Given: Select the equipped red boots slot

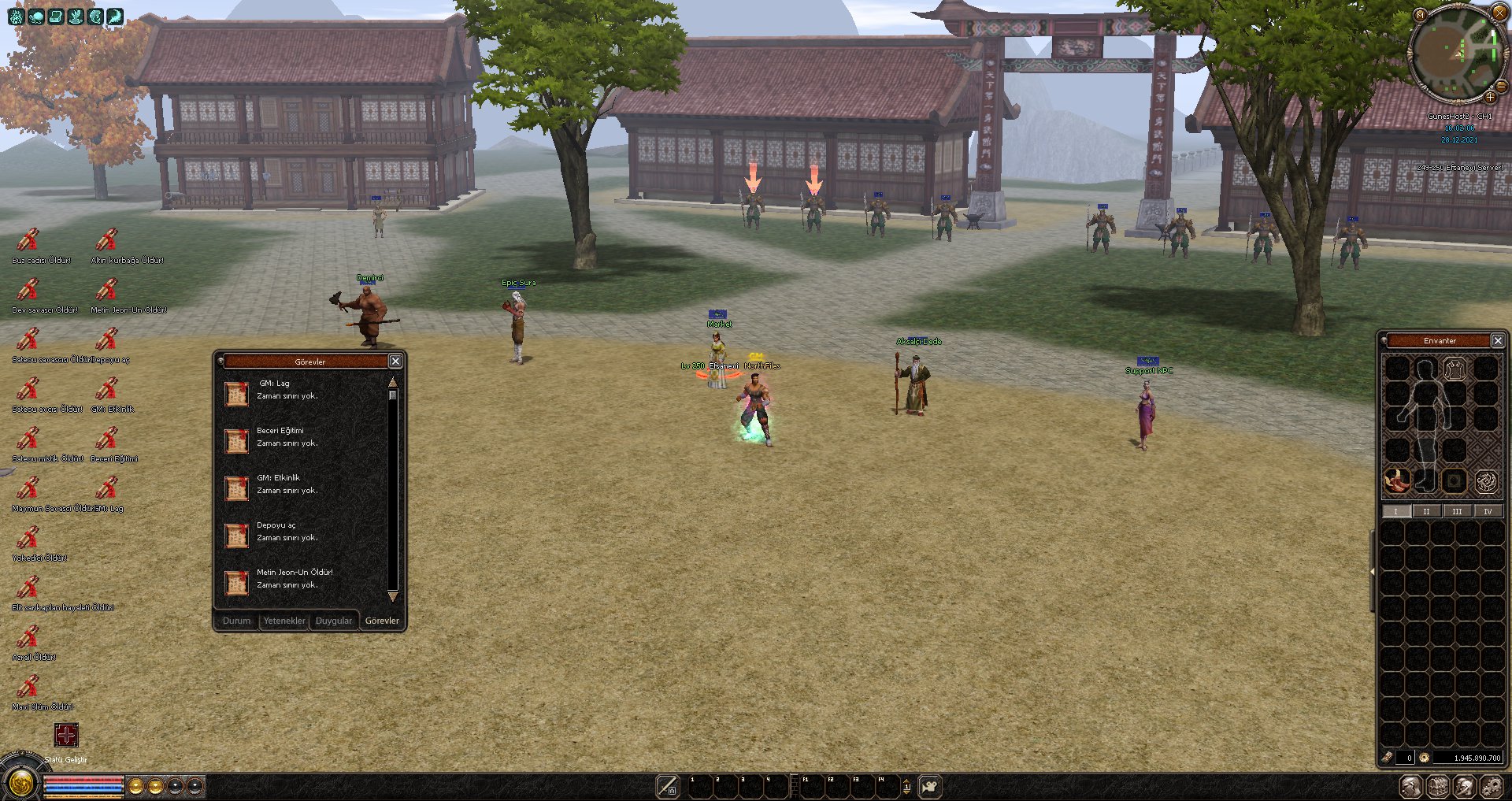Looking at the screenshot, I should pos(1397,480).
